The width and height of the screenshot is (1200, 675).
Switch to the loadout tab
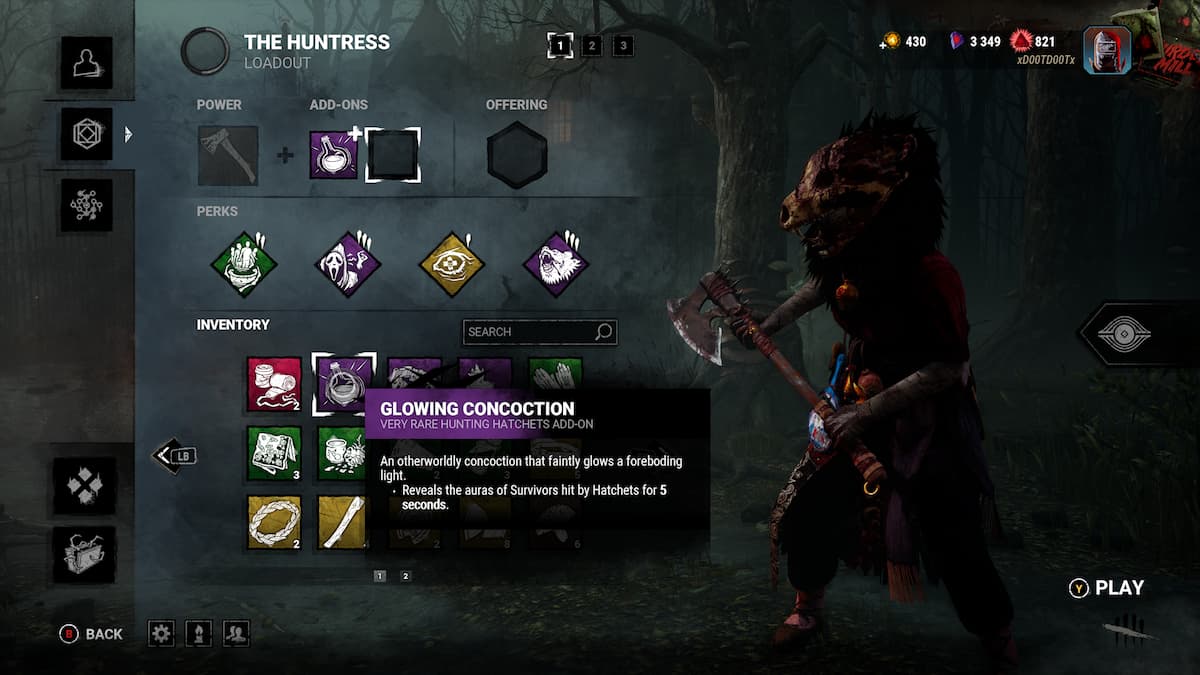click(86, 134)
